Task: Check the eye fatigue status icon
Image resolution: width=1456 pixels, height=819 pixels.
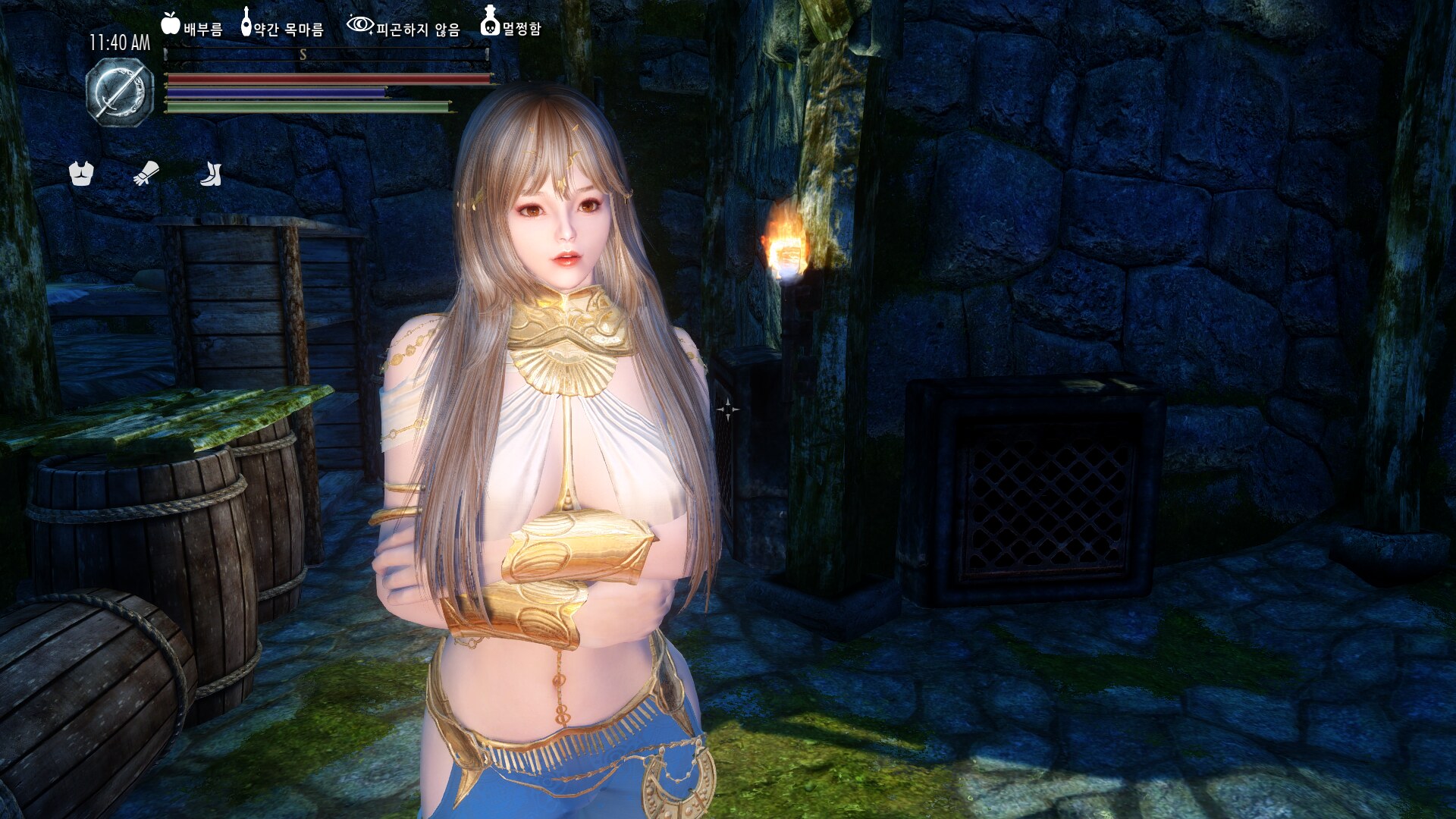Action: (359, 25)
